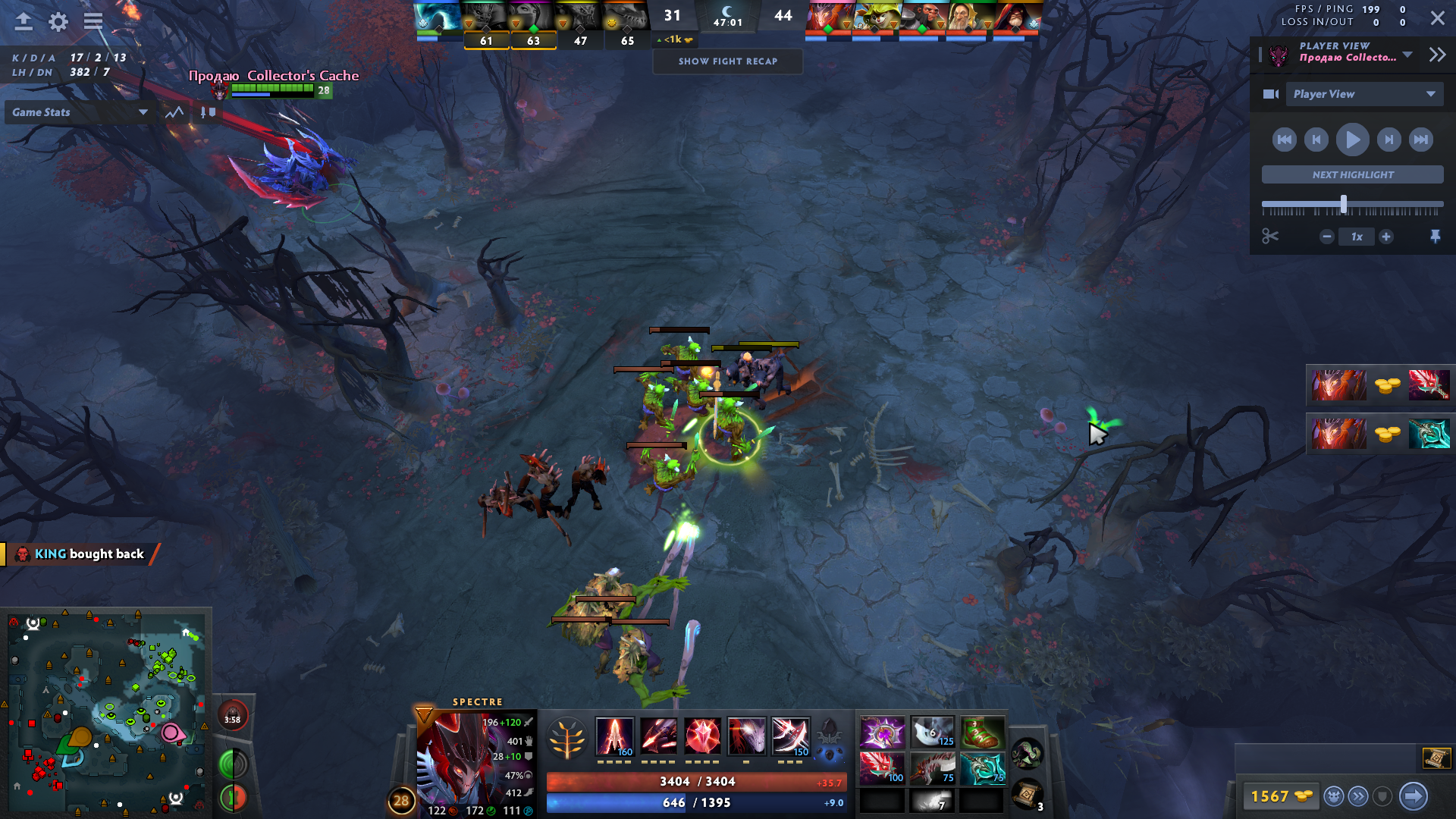
Task: Collapse the replay panel with the double arrow
Action: click(x=1437, y=55)
